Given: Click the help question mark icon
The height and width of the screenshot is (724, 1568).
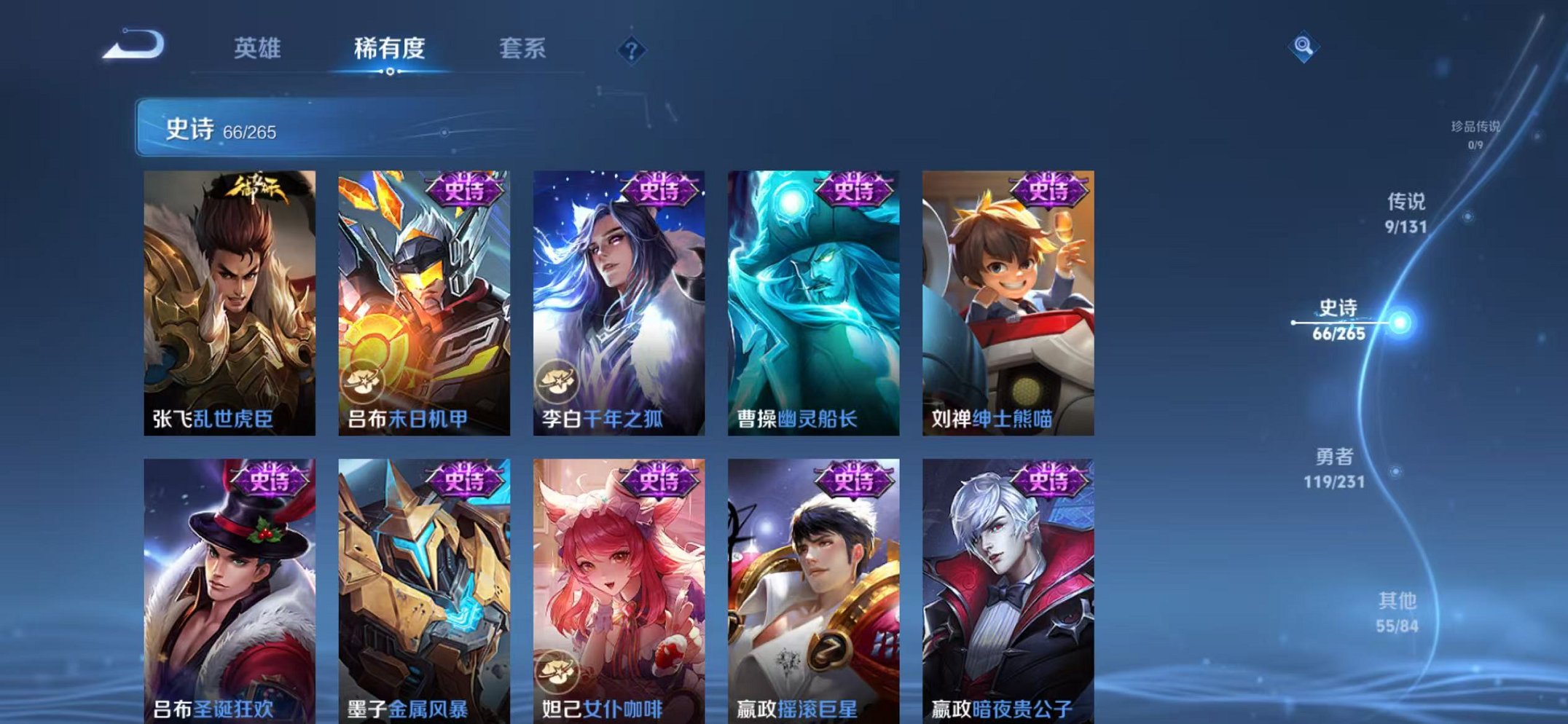Looking at the screenshot, I should 631,50.
